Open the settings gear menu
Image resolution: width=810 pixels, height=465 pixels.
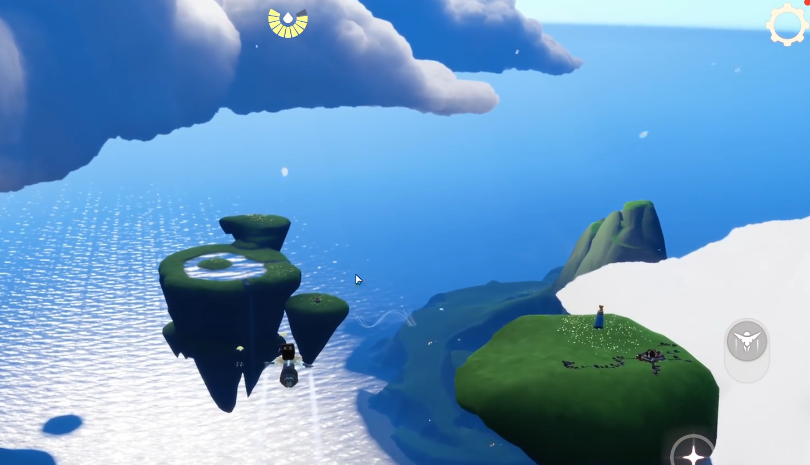(x=788, y=25)
